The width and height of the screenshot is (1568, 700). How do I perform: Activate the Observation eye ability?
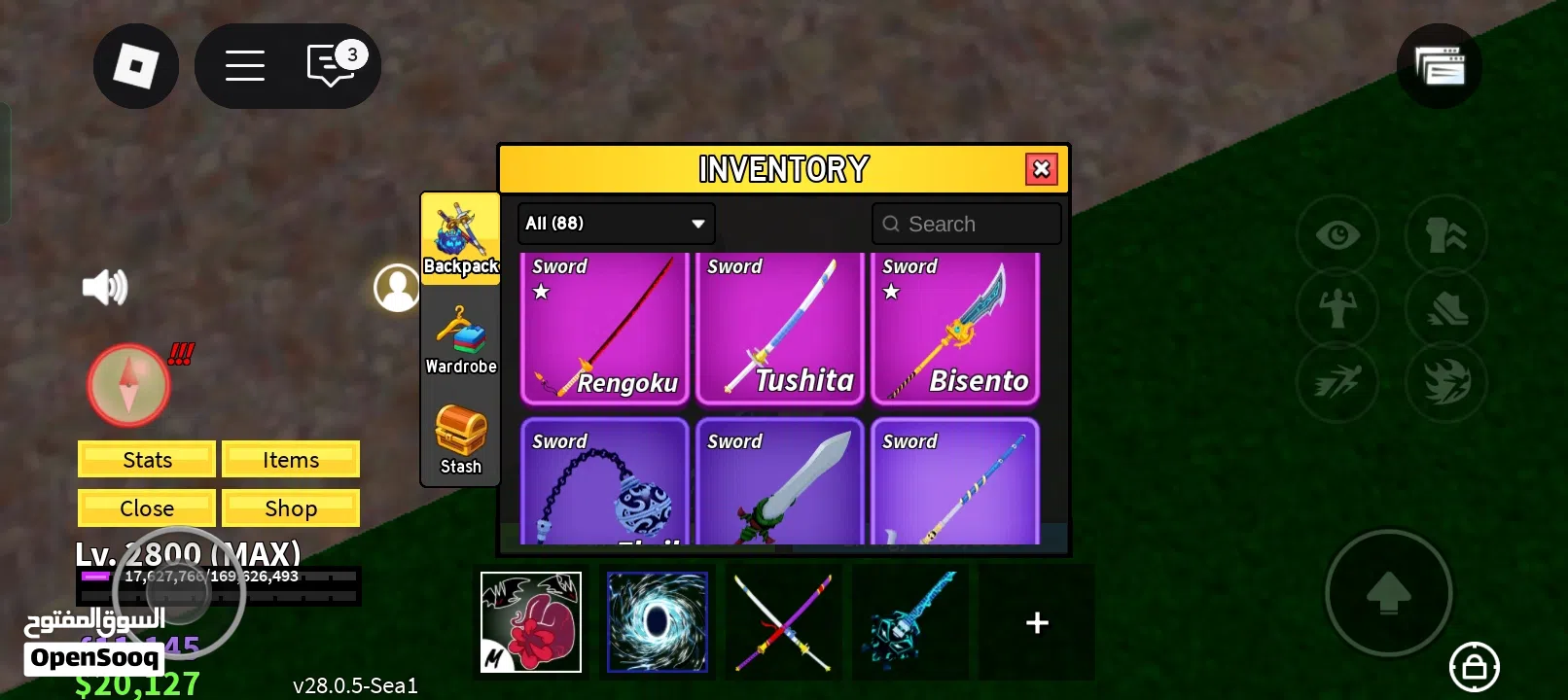(x=1337, y=235)
